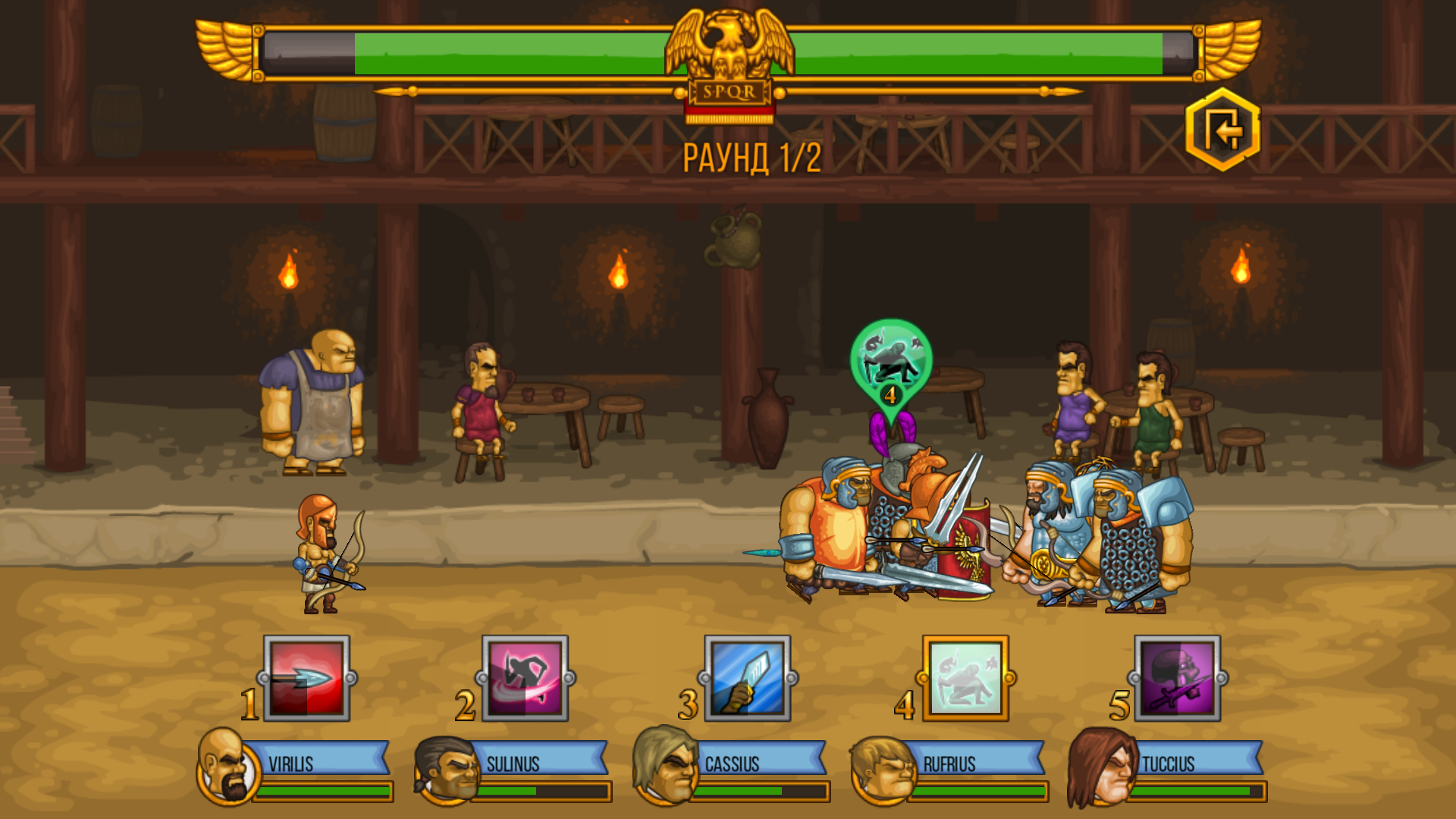Select Virilis's portrait
This screenshot has width=1456, height=819.
(221, 767)
